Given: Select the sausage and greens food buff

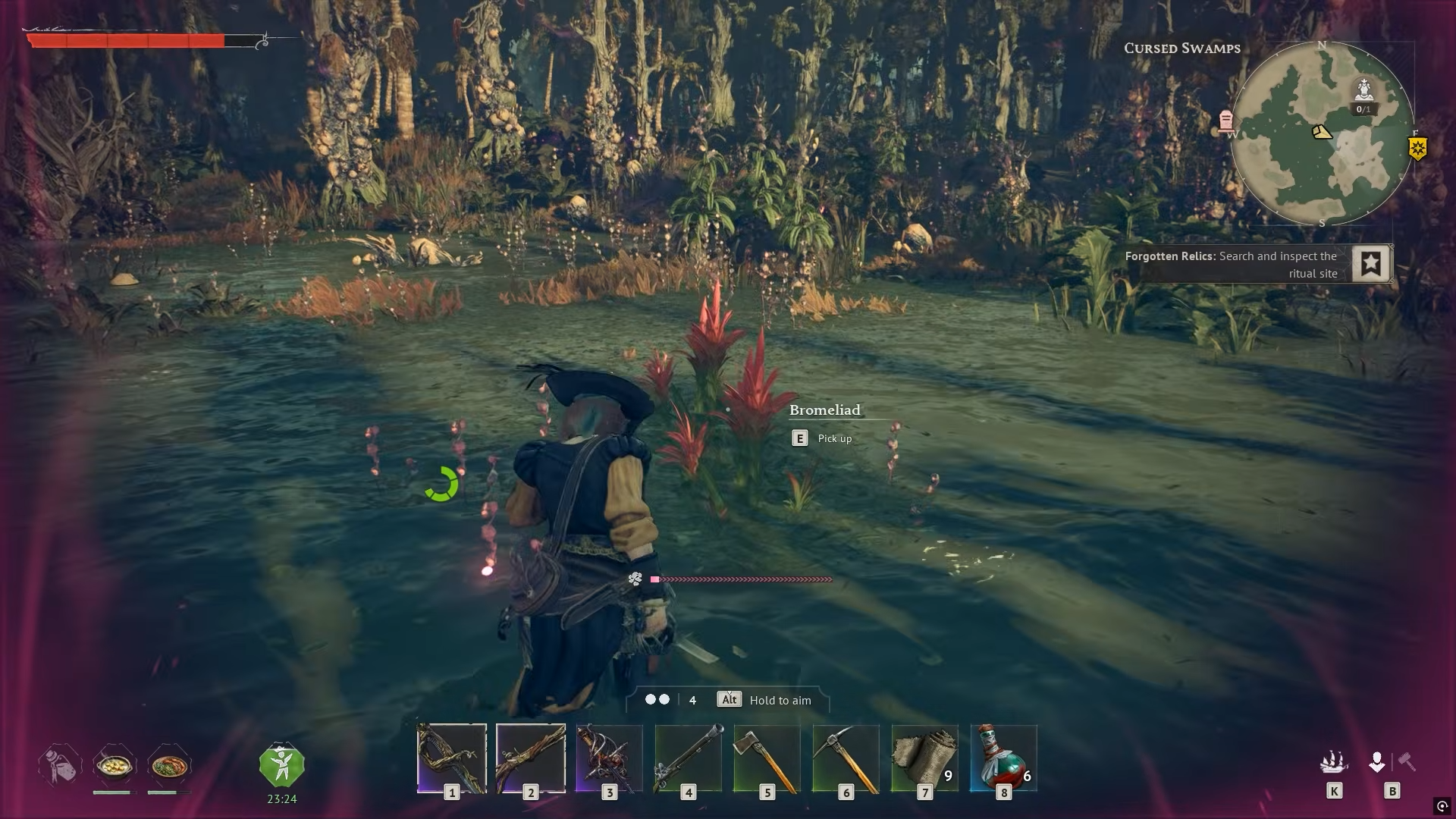Looking at the screenshot, I should (x=169, y=766).
